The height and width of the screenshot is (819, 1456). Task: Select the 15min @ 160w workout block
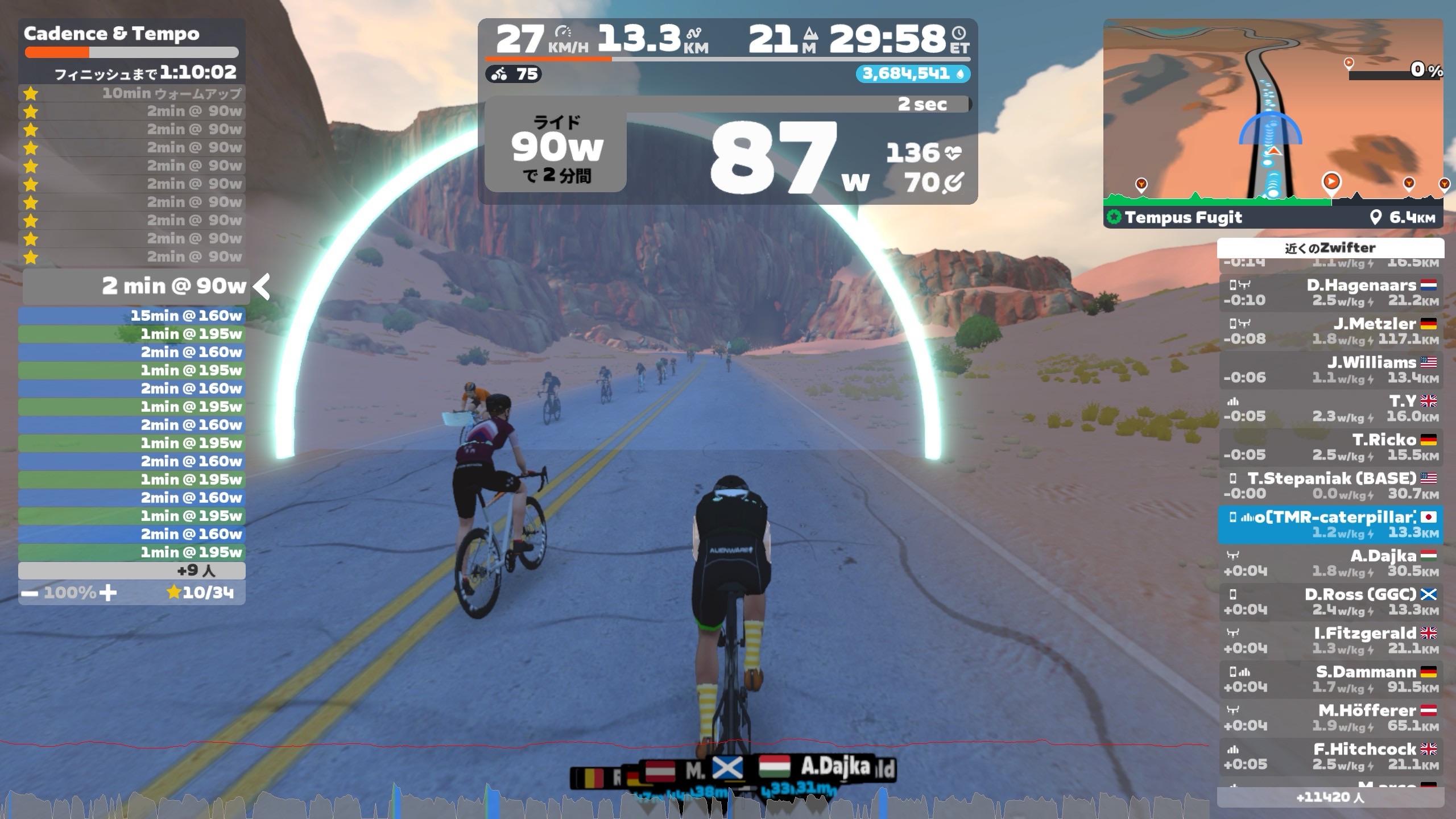pos(132,316)
